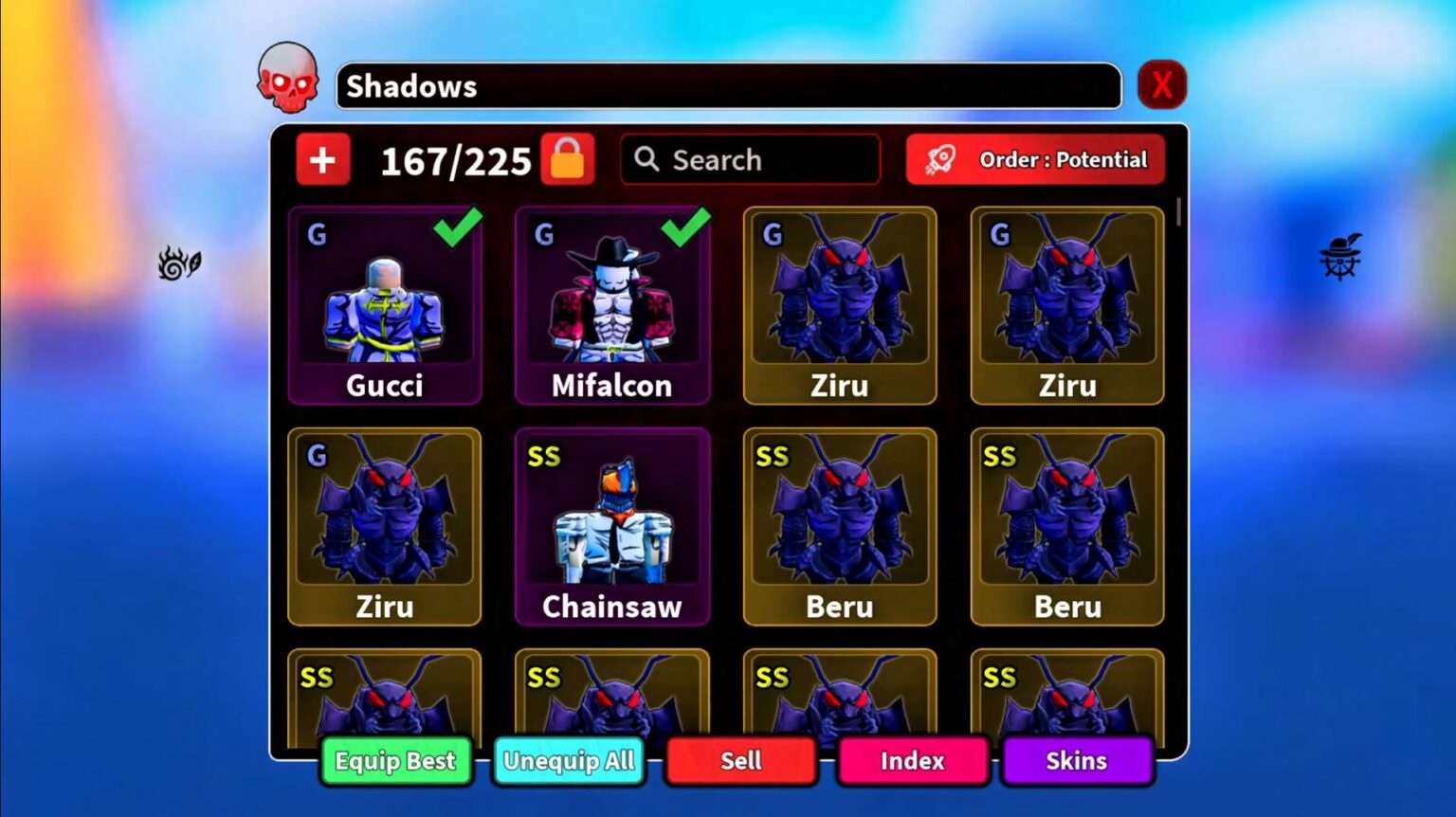
Task: Click the pirate hat emblem on the right edge
Action: click(1338, 261)
